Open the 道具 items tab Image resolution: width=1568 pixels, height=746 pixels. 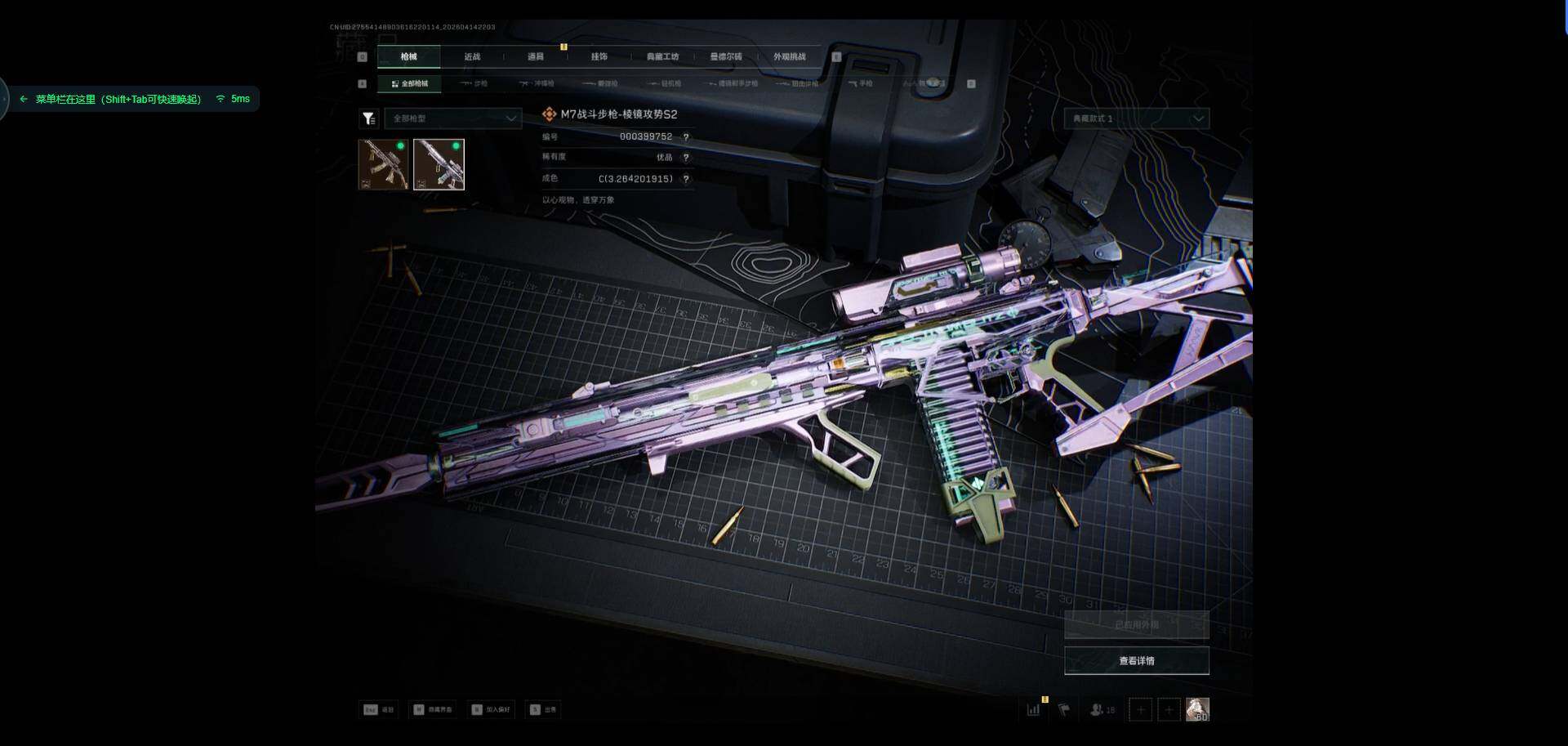click(536, 56)
